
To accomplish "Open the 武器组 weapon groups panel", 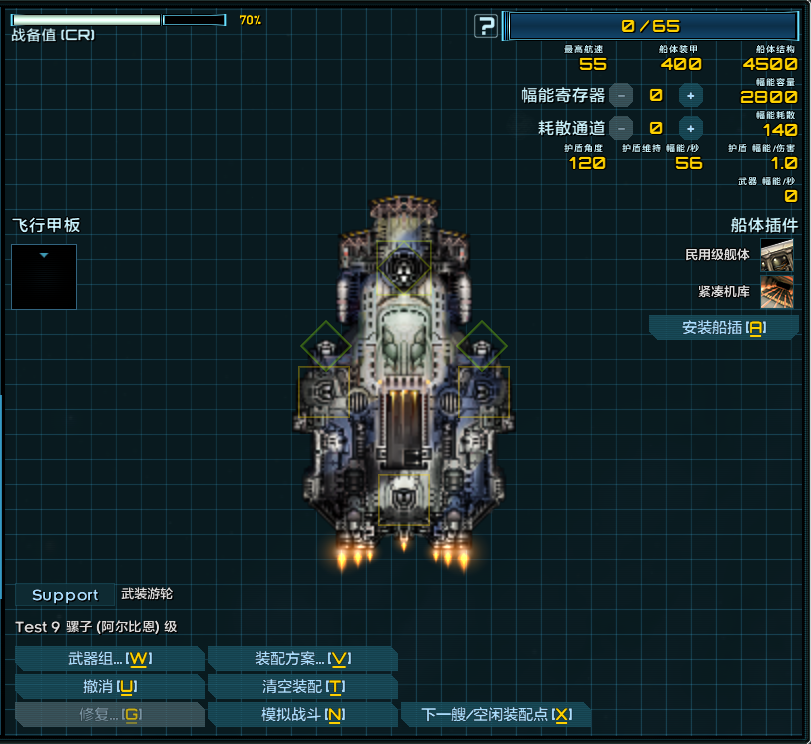I will tap(110, 658).
